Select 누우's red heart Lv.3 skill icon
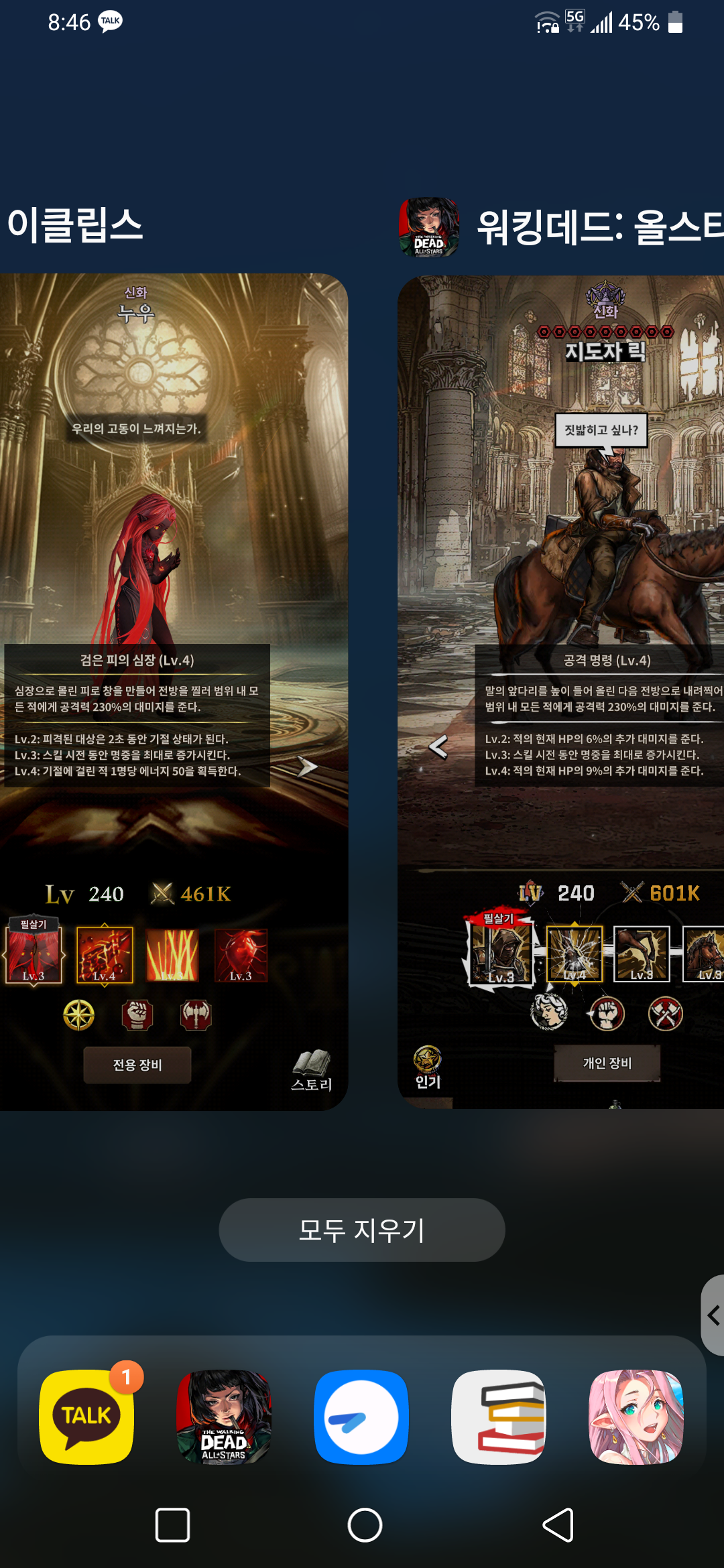The height and width of the screenshot is (1568, 724). click(241, 955)
